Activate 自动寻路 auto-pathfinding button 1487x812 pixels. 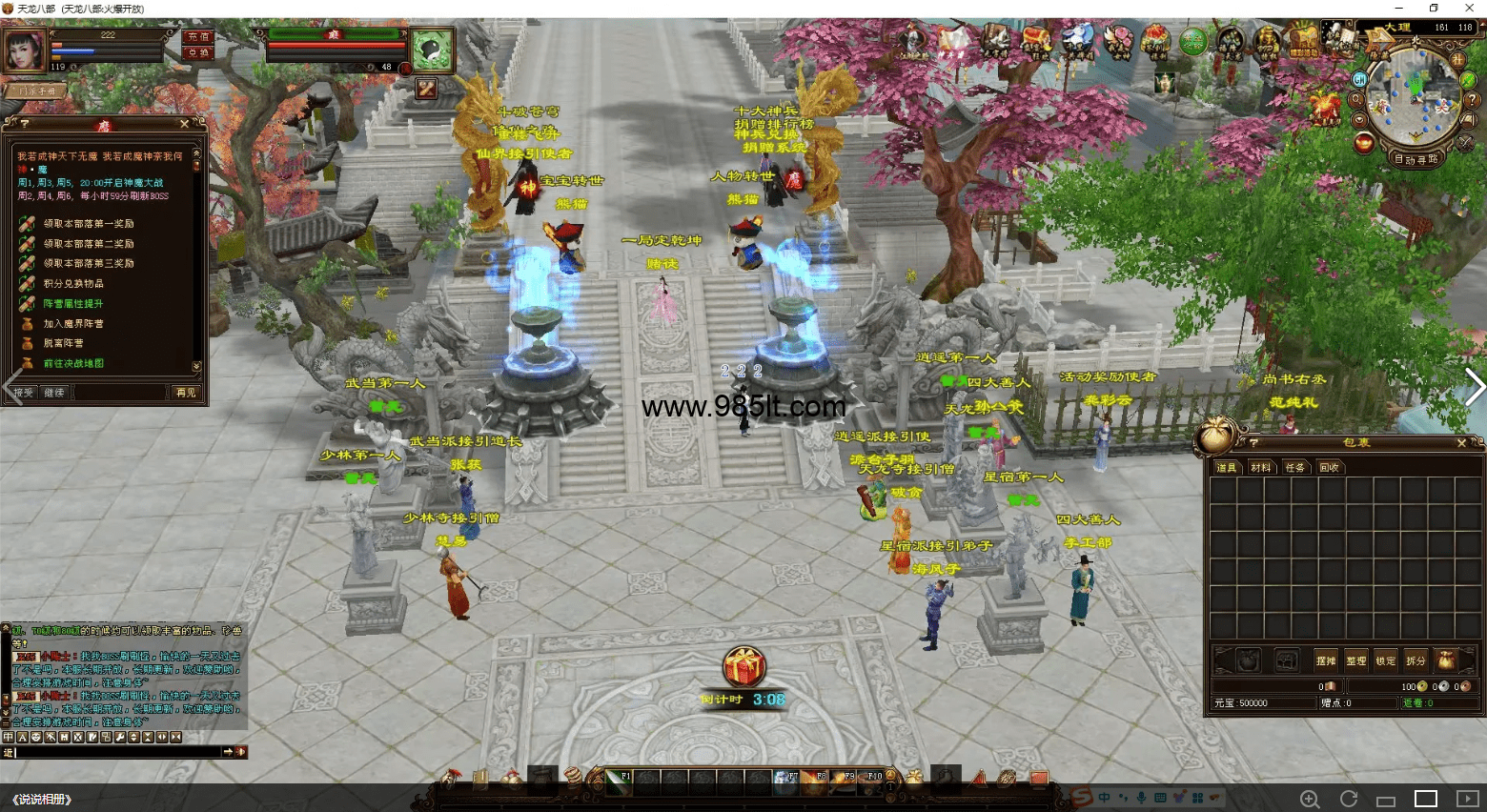click(x=1416, y=159)
